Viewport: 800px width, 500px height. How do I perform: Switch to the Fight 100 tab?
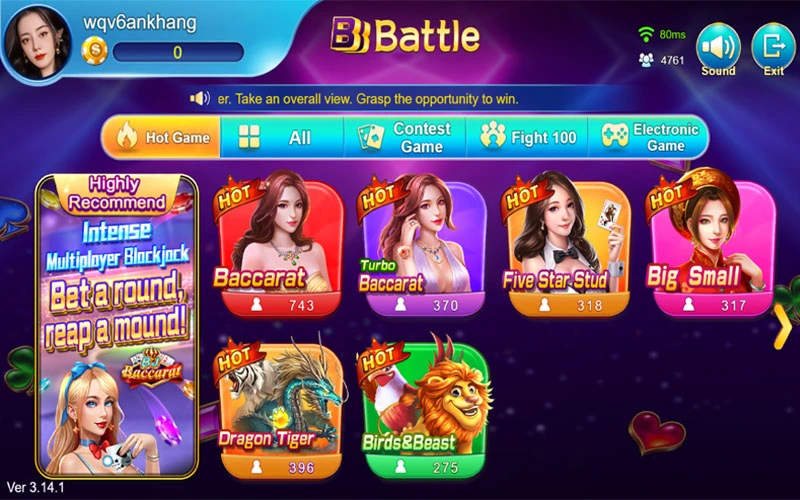pyautogui.click(x=529, y=137)
